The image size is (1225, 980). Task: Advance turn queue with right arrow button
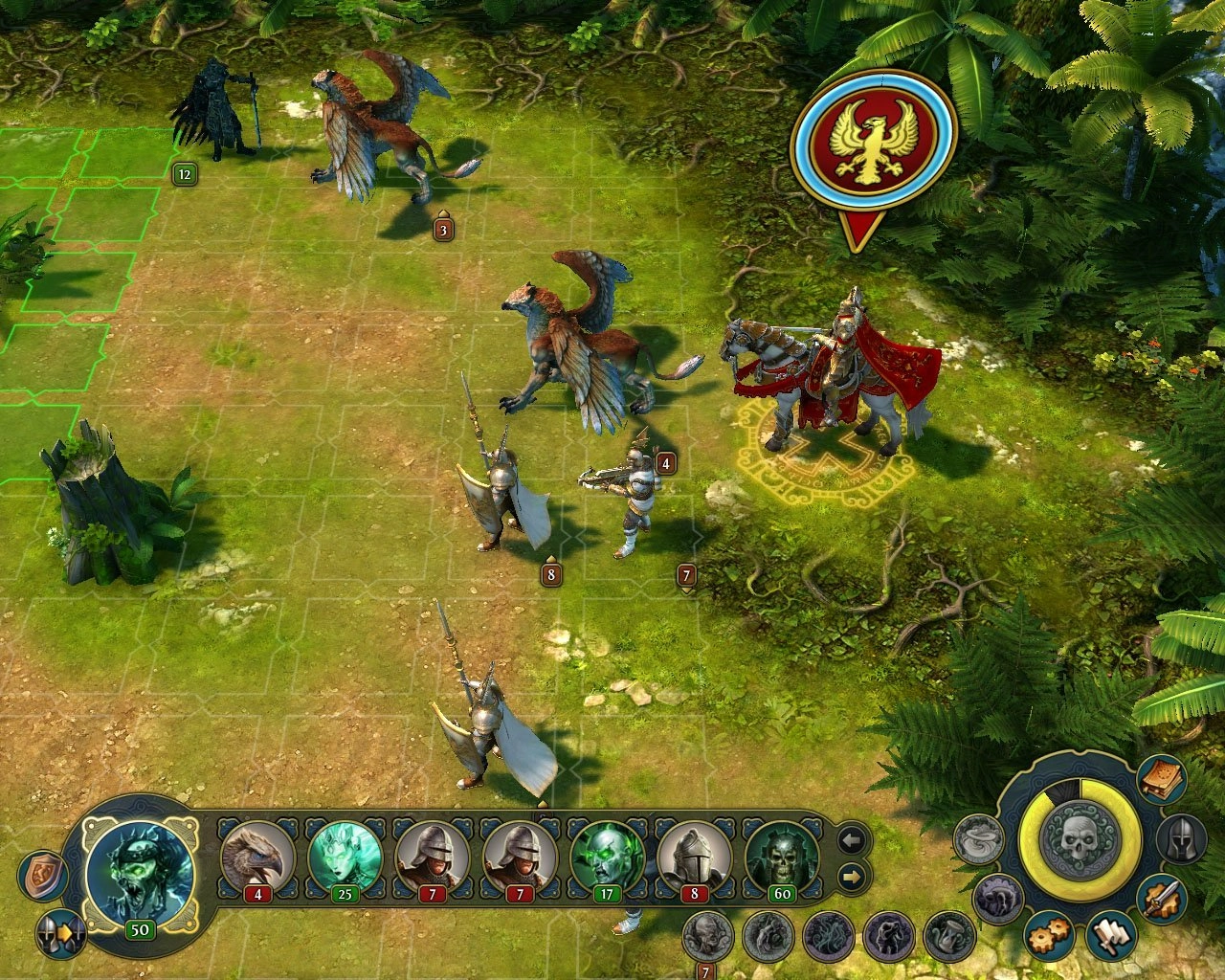point(852,876)
